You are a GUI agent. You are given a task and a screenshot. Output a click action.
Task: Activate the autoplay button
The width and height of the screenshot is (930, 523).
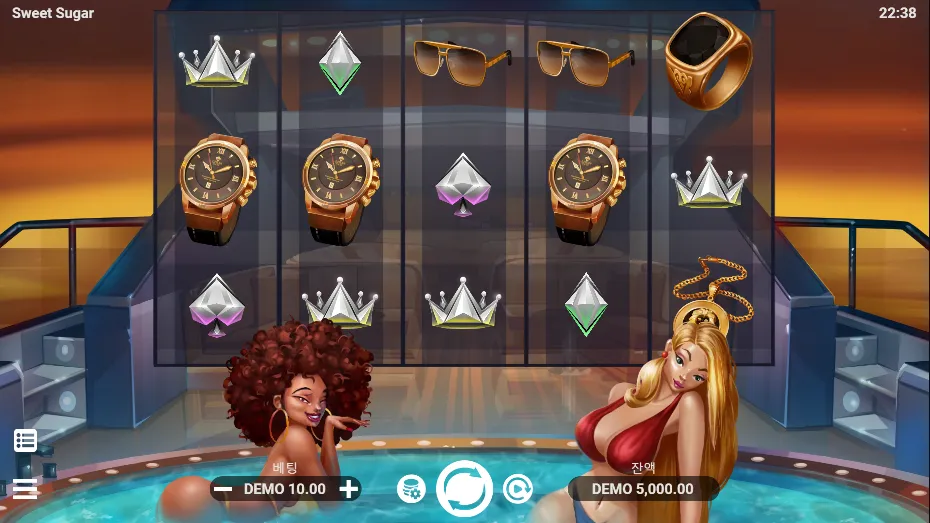coord(517,489)
